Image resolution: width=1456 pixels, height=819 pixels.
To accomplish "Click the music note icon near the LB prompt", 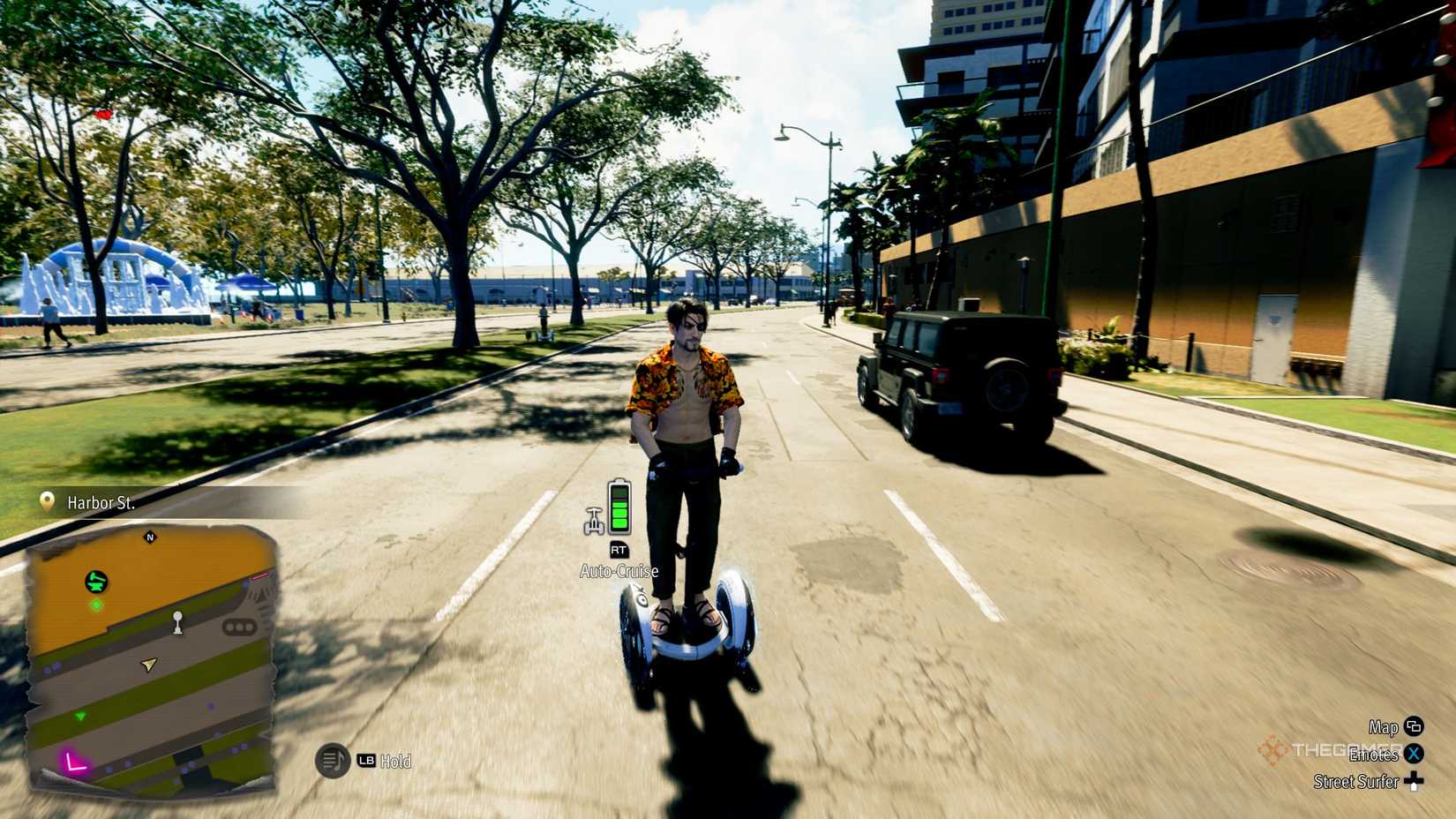I will (x=334, y=760).
